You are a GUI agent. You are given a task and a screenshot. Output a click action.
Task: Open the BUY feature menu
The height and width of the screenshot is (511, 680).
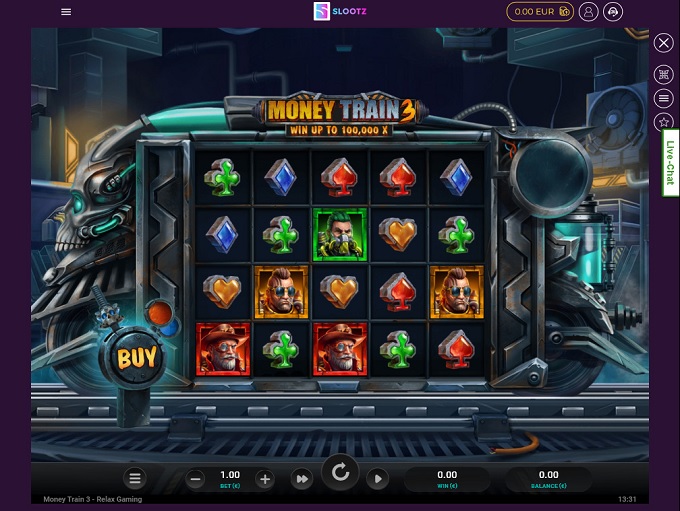tap(135, 357)
